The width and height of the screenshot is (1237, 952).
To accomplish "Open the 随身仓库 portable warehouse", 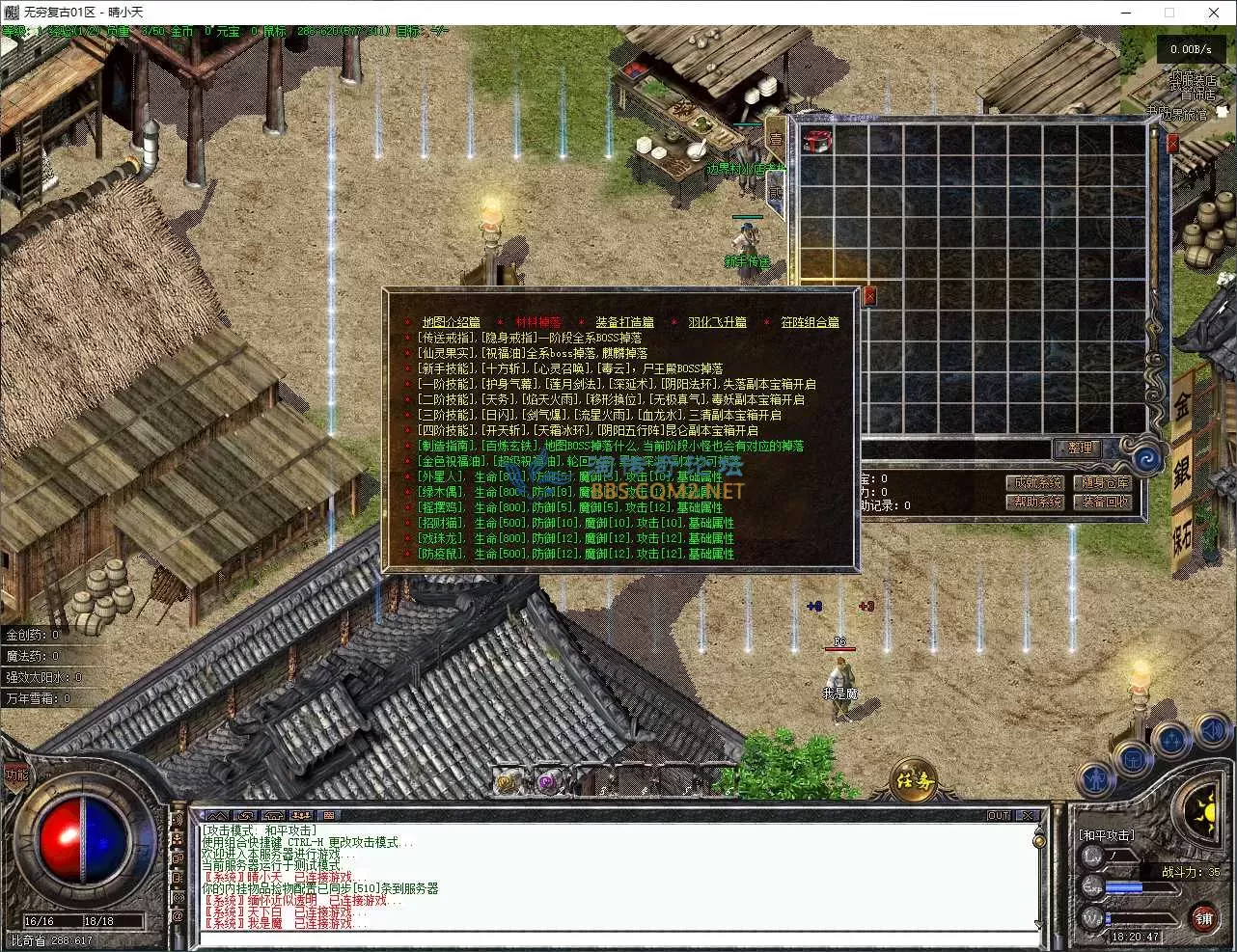I will (x=1105, y=482).
